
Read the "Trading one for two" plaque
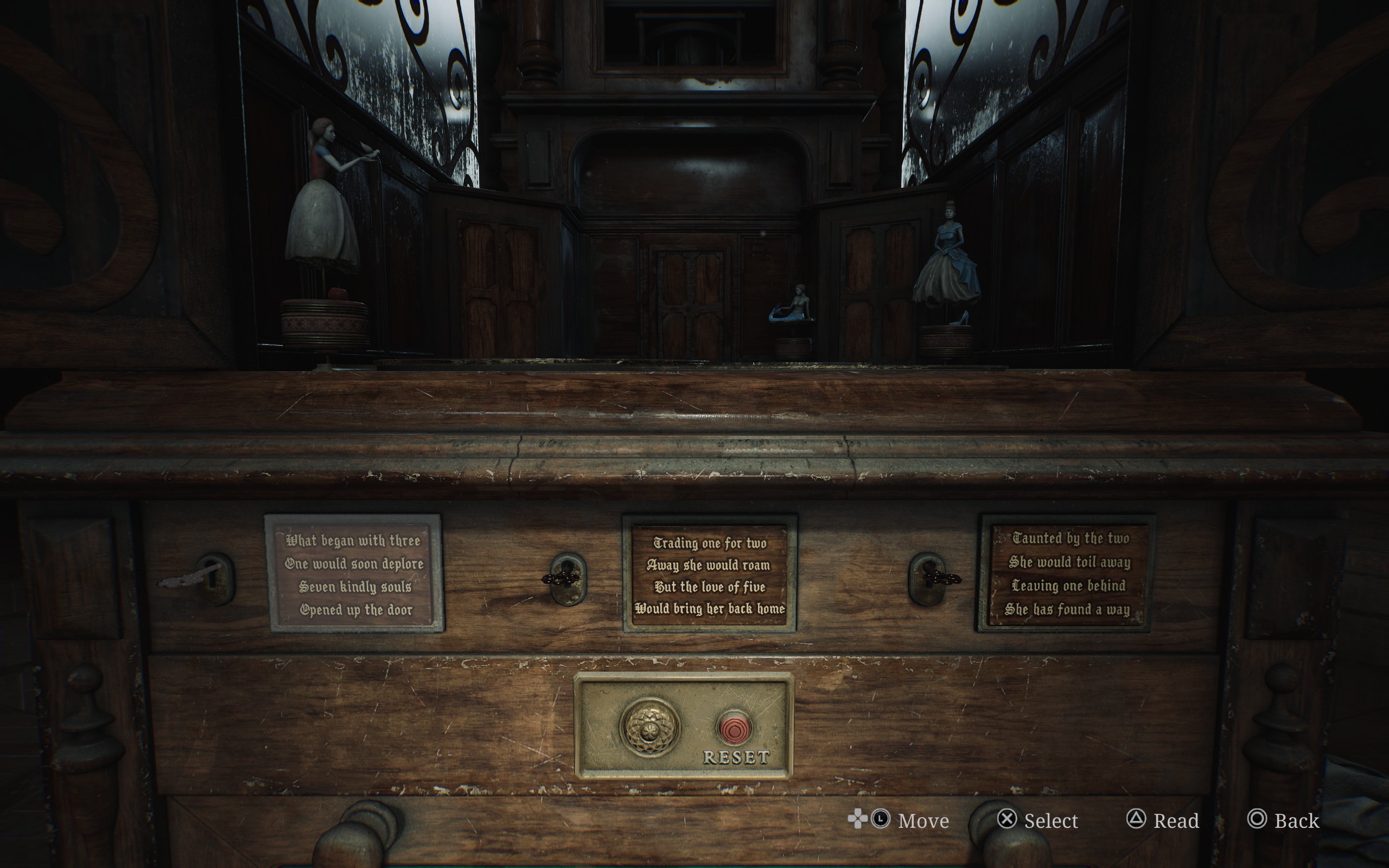[x=710, y=575]
